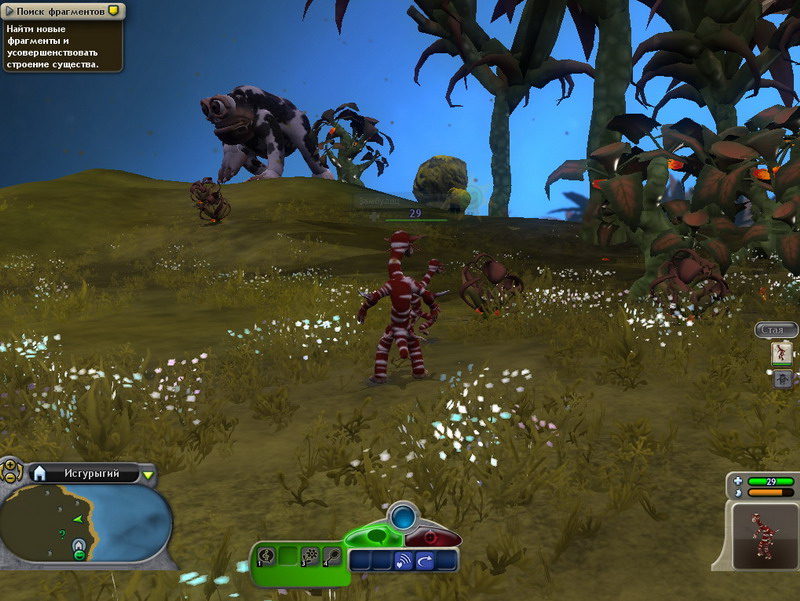This screenshot has width=800, height=601.
Task: Use the first social ability, sing
Action: pyautogui.click(x=267, y=556)
